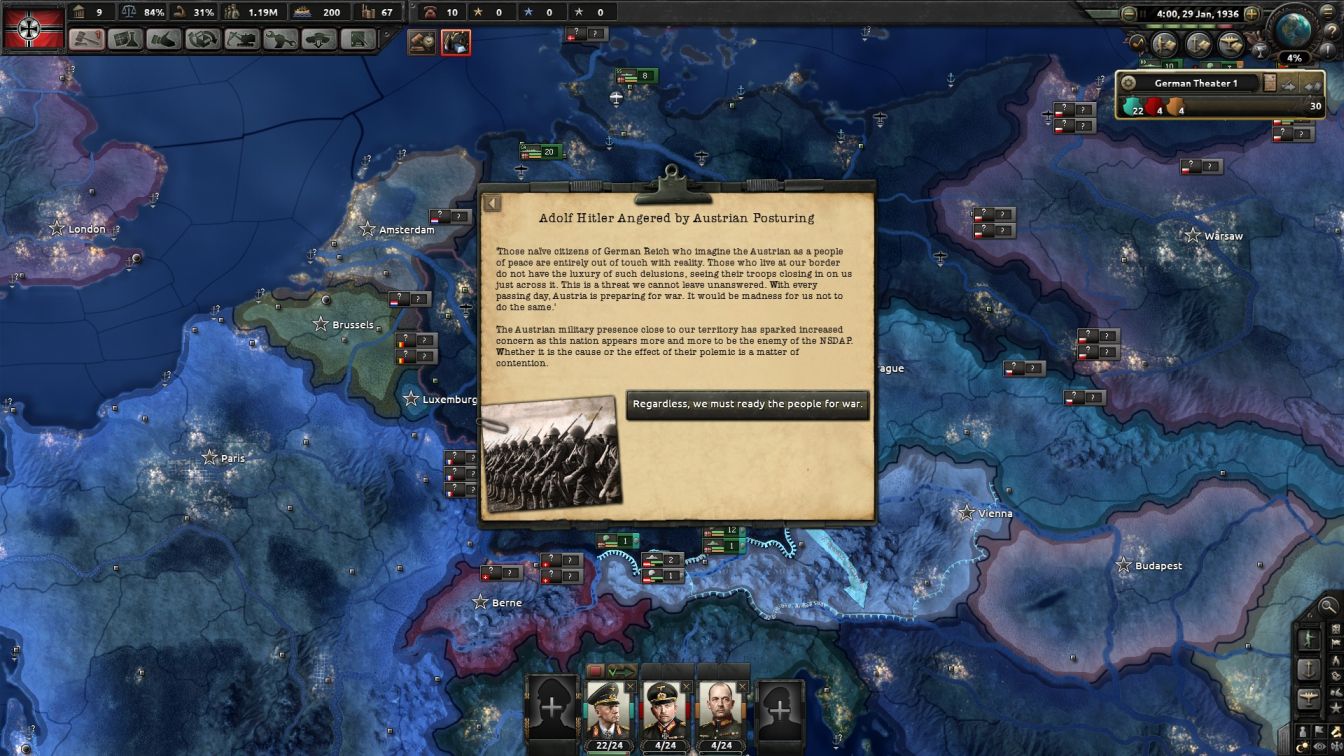Increase game speed with the plus button
1344x756 pixels.
point(1252,14)
